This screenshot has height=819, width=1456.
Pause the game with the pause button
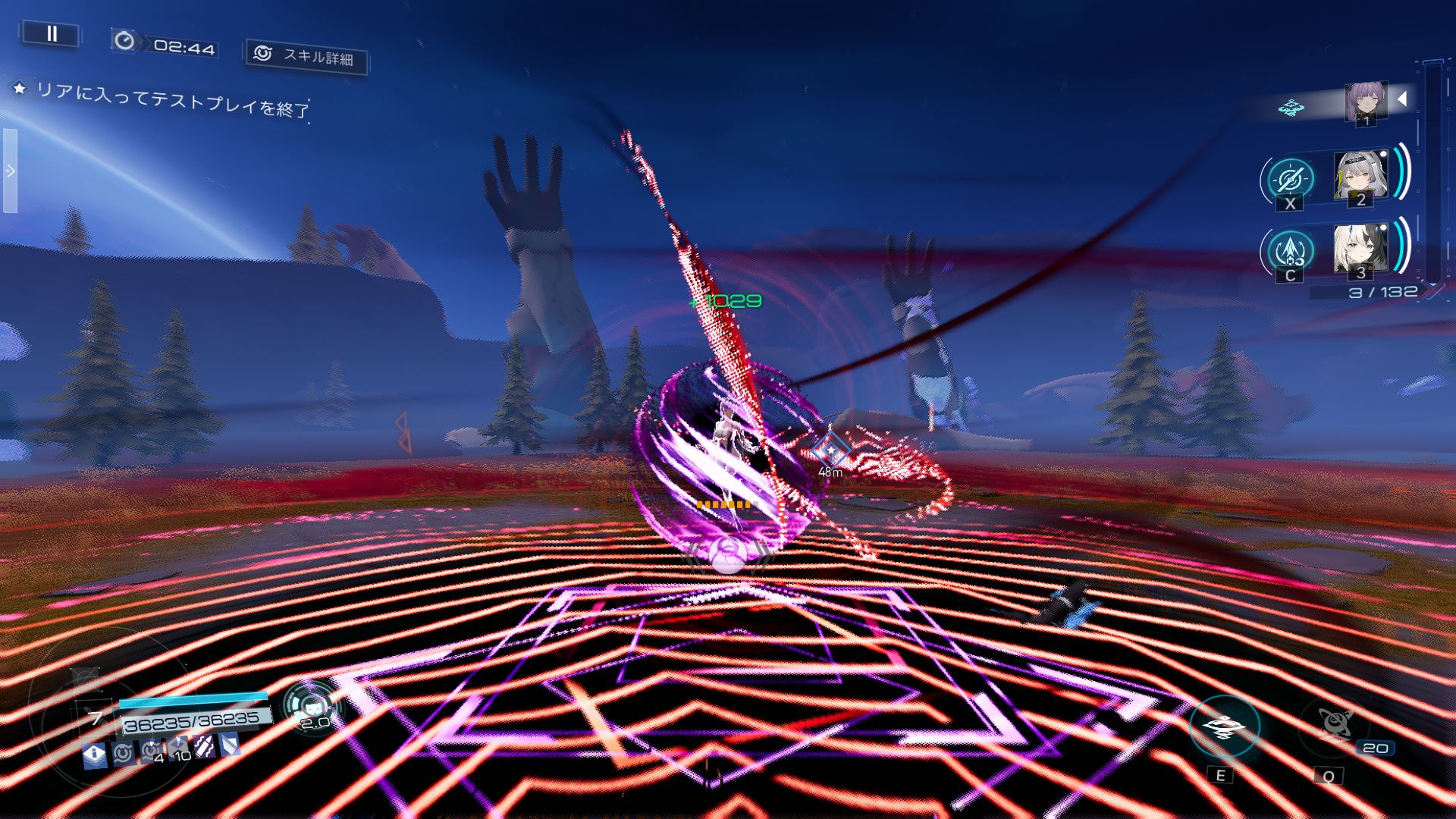[52, 33]
